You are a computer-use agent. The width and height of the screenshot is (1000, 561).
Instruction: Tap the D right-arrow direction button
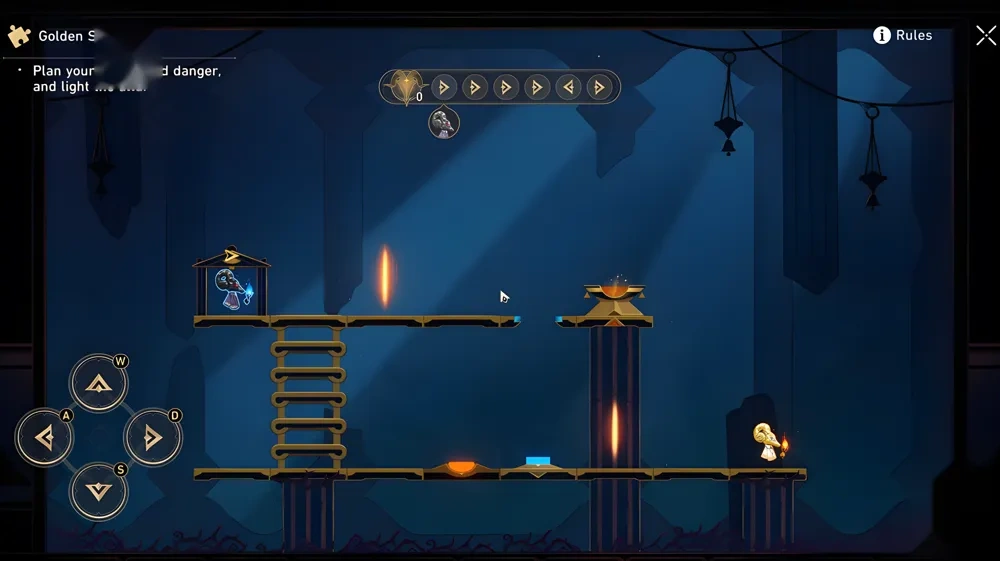[x=152, y=437]
